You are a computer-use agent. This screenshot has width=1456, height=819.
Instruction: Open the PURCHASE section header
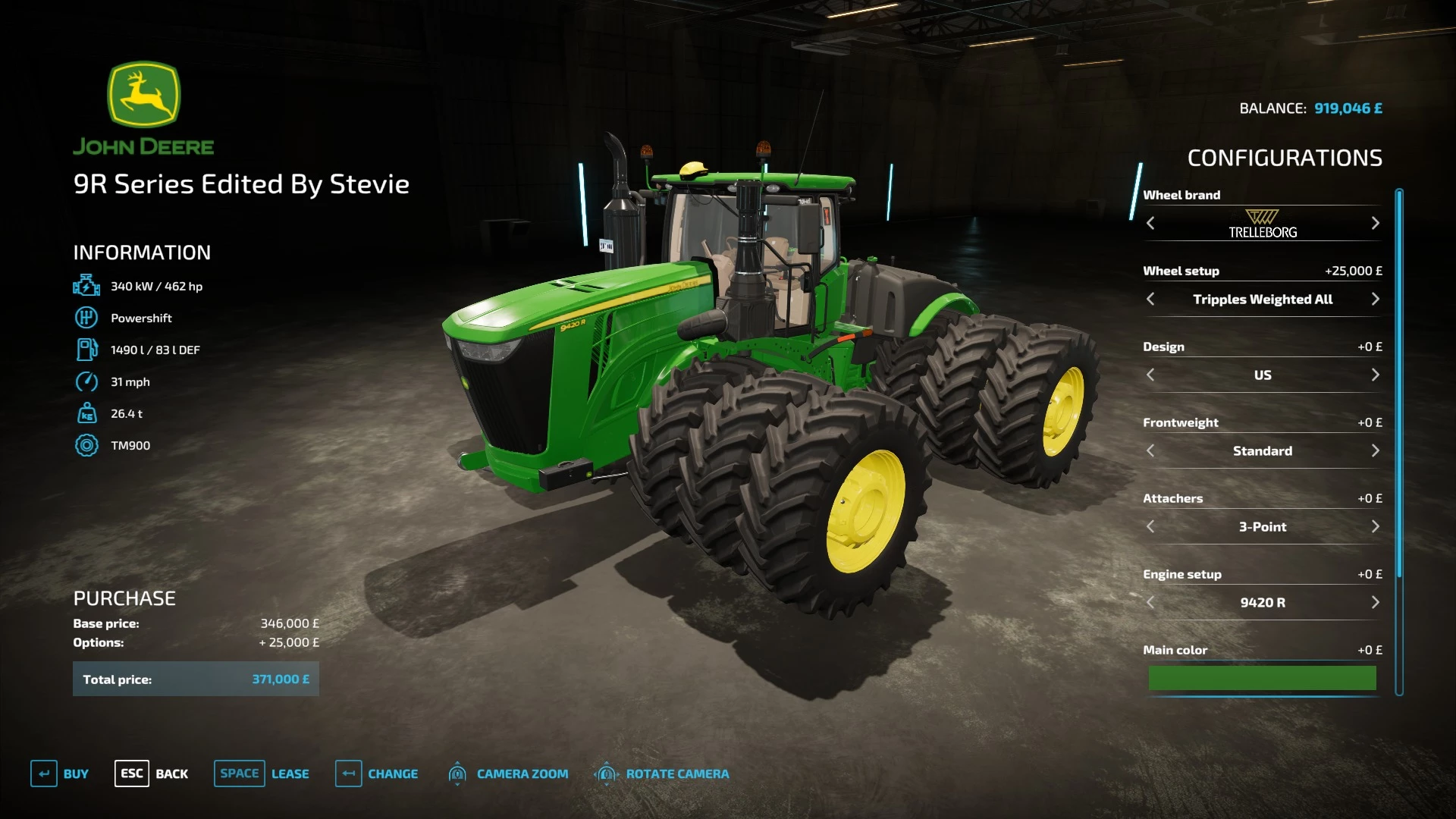[124, 598]
